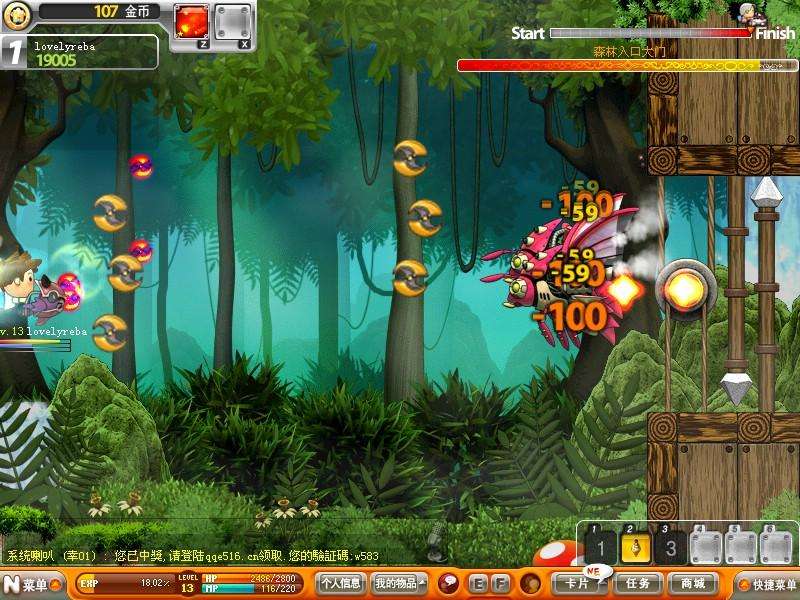Screen dimensions: 800x600
Task: Open the 个人信息 character info panel
Action: [x=340, y=583]
